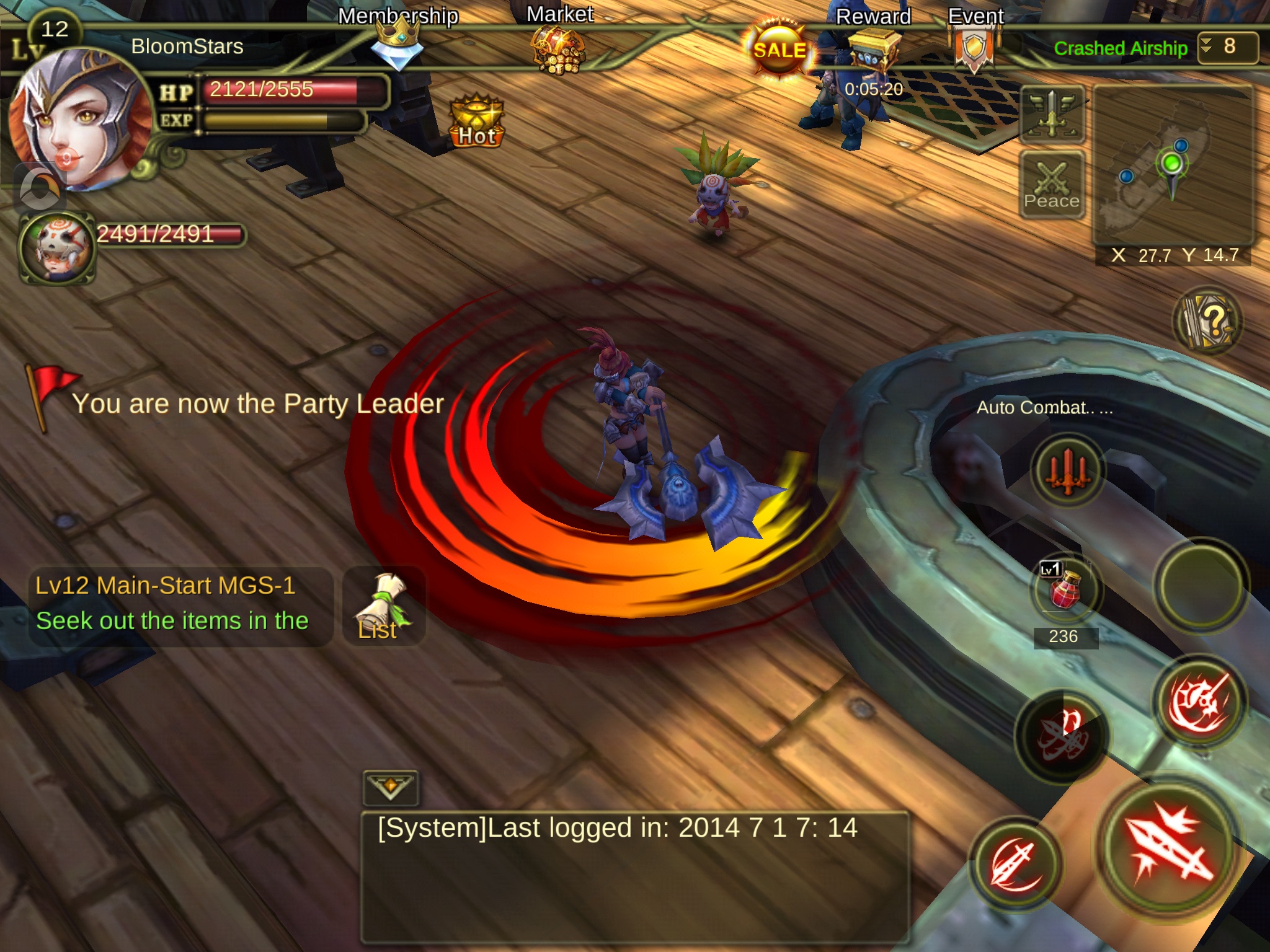The image size is (1270, 952).
Task: Open the question mark help book
Action: pos(1207,321)
